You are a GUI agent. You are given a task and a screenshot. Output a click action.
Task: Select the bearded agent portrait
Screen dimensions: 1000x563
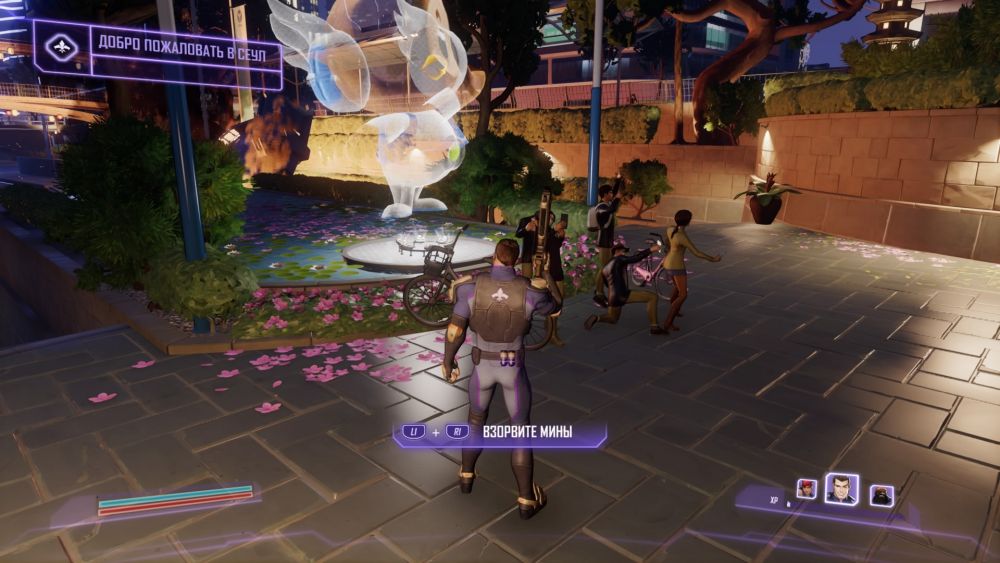[x=880, y=494]
